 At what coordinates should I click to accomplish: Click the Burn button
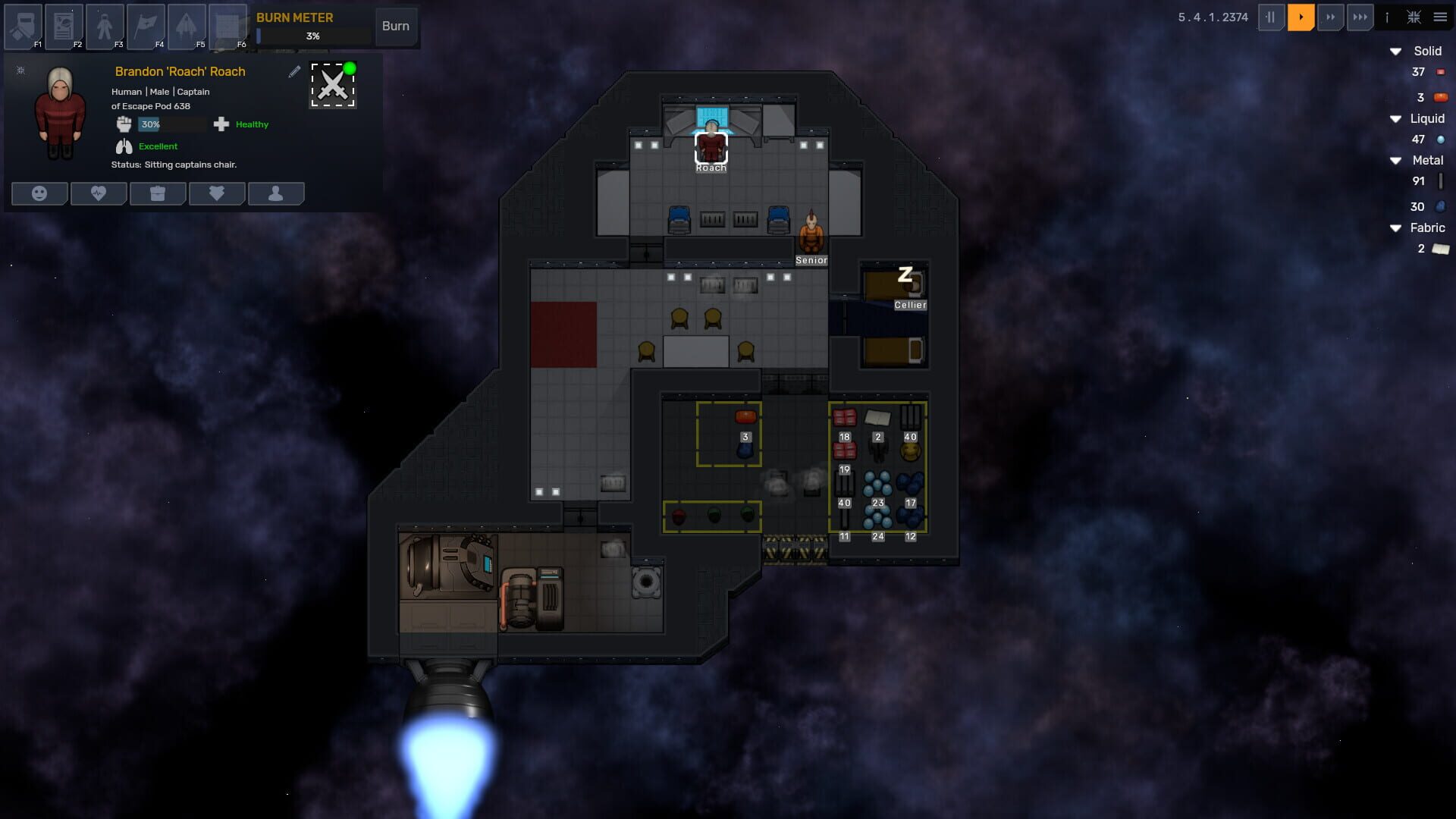click(x=395, y=26)
